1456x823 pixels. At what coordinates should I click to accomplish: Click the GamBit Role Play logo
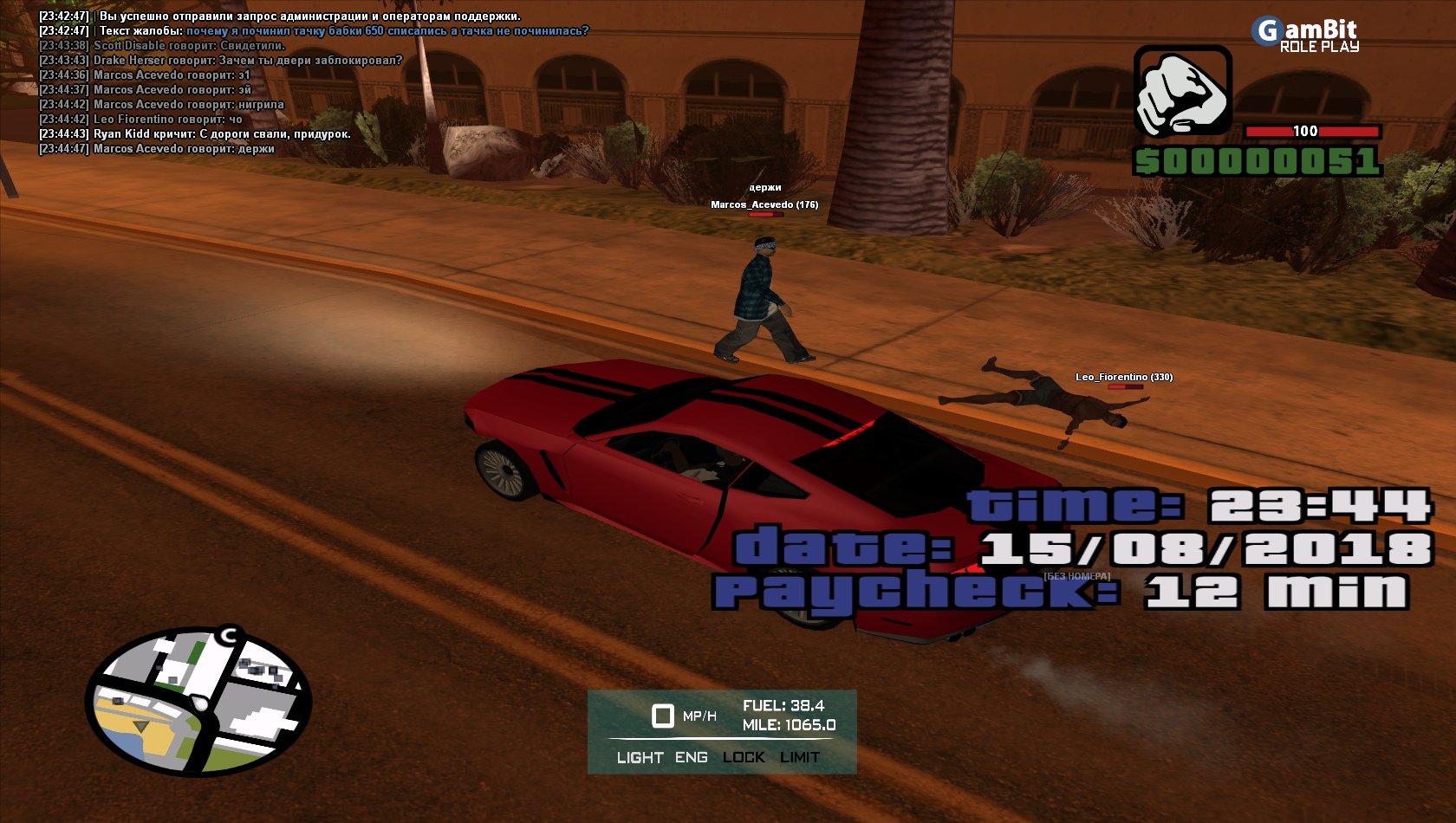pos(1305,36)
